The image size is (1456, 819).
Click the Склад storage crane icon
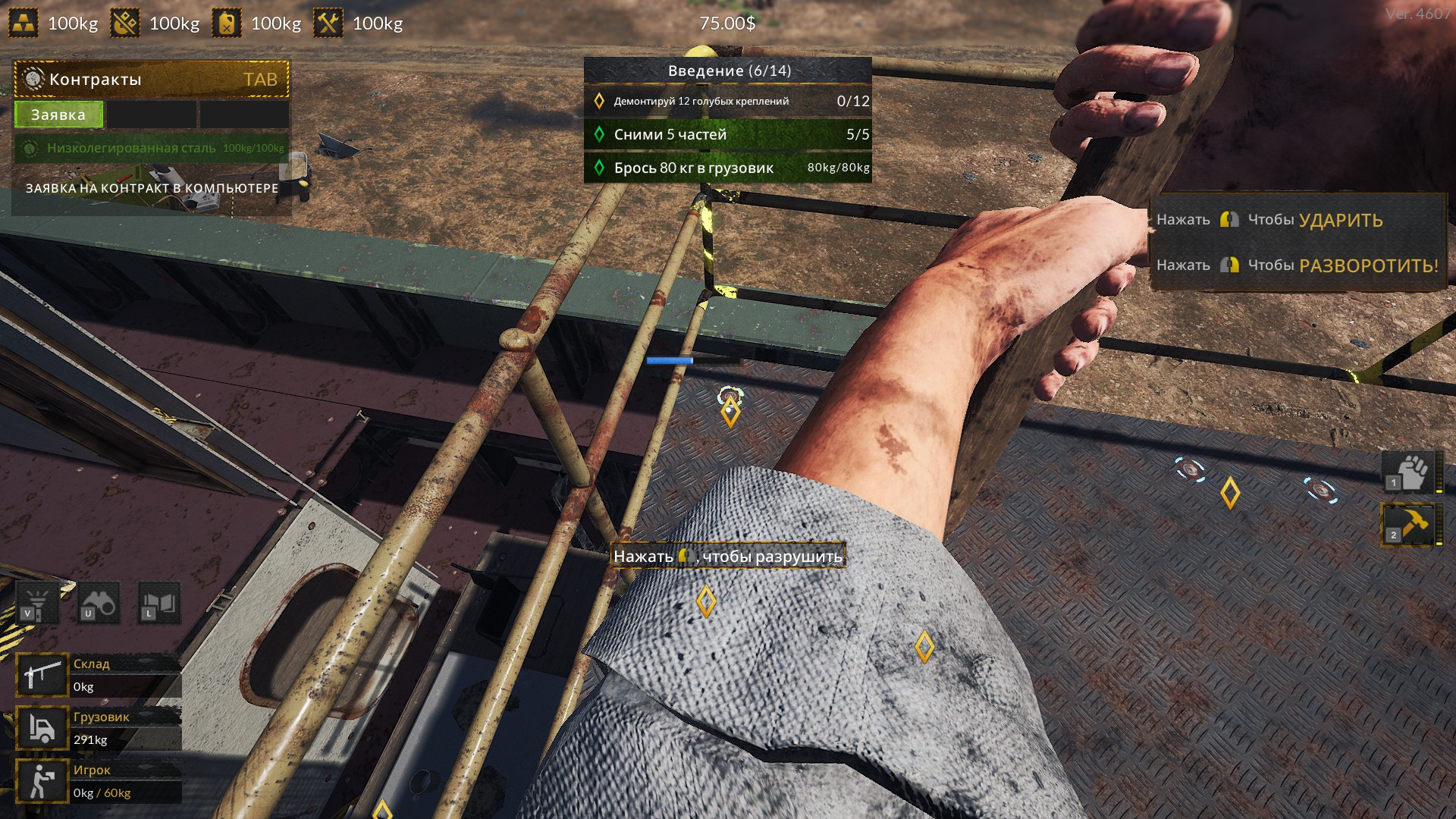(x=42, y=675)
